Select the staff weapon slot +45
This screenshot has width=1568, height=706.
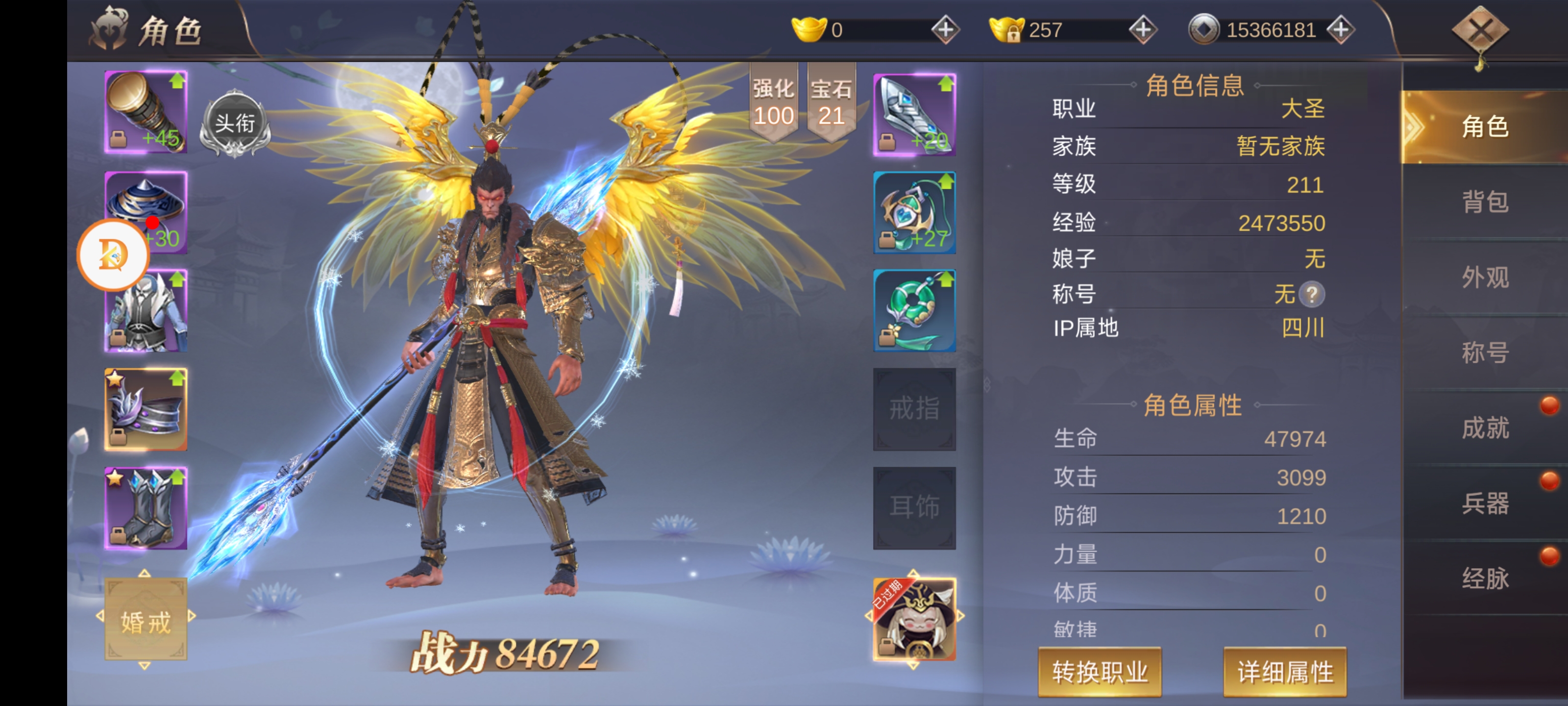tap(146, 112)
